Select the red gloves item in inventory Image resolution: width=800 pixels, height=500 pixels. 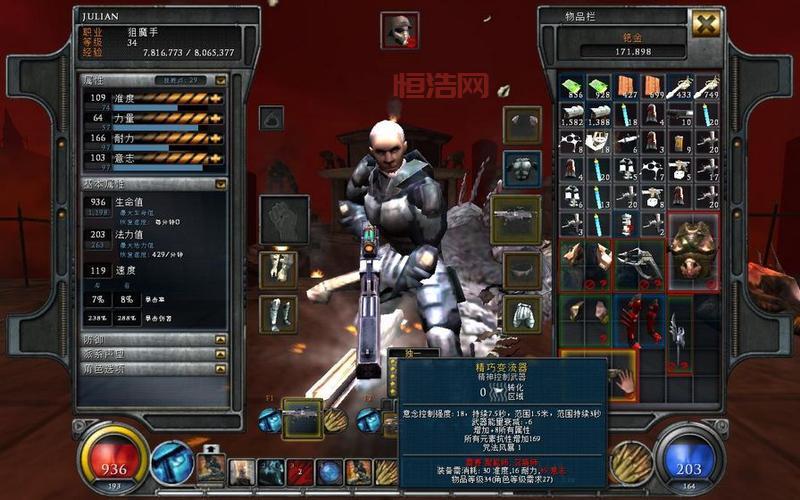[x=640, y=322]
